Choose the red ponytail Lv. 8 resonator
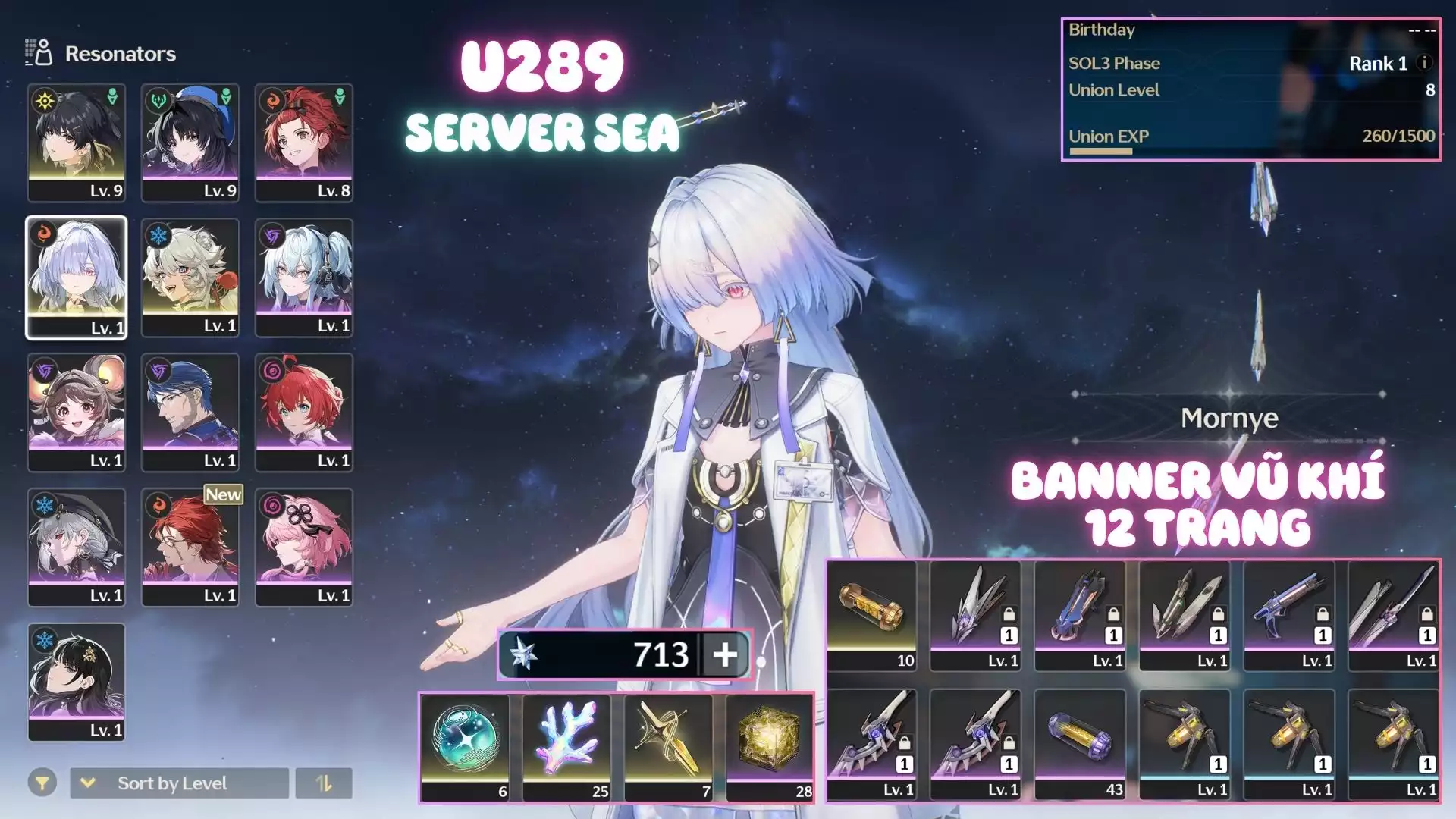The image size is (1456, 819). coord(304,143)
